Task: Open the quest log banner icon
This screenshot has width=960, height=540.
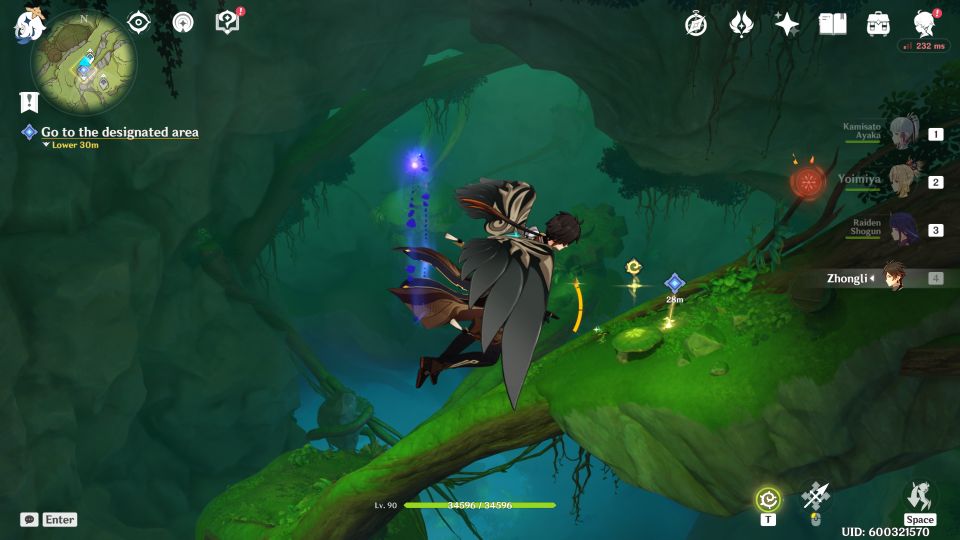Action: (28, 102)
